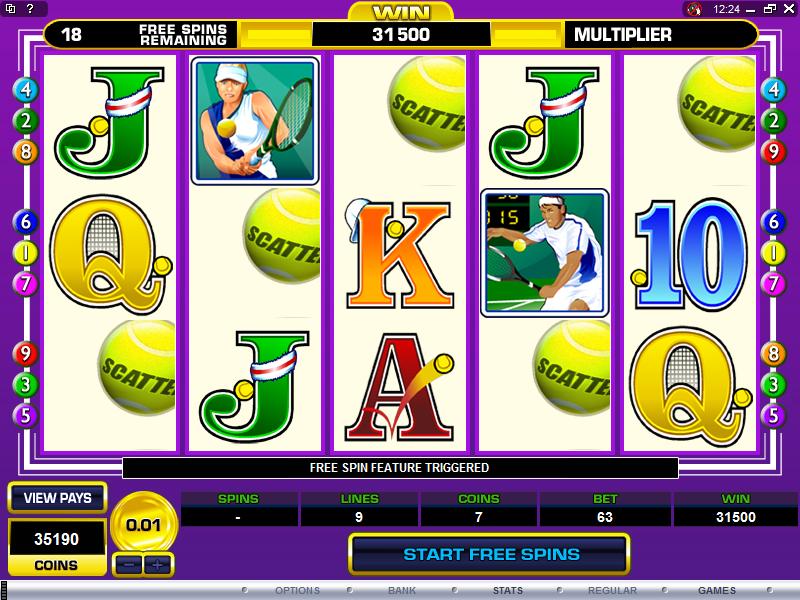The height and width of the screenshot is (600, 800).
Task: Open the Games menu
Action: (717, 590)
